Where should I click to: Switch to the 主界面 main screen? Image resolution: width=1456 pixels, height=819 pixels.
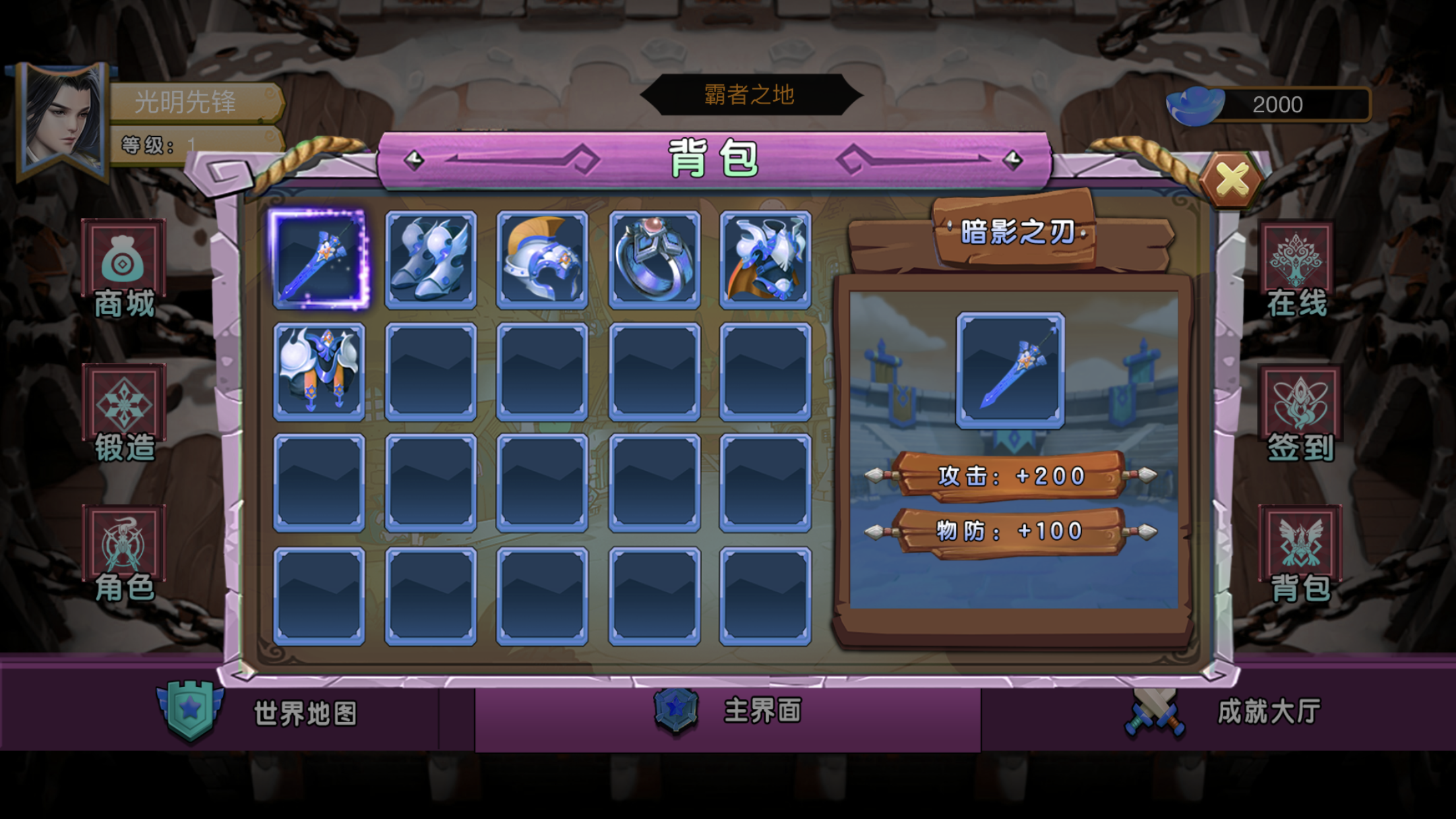pyautogui.click(x=728, y=711)
